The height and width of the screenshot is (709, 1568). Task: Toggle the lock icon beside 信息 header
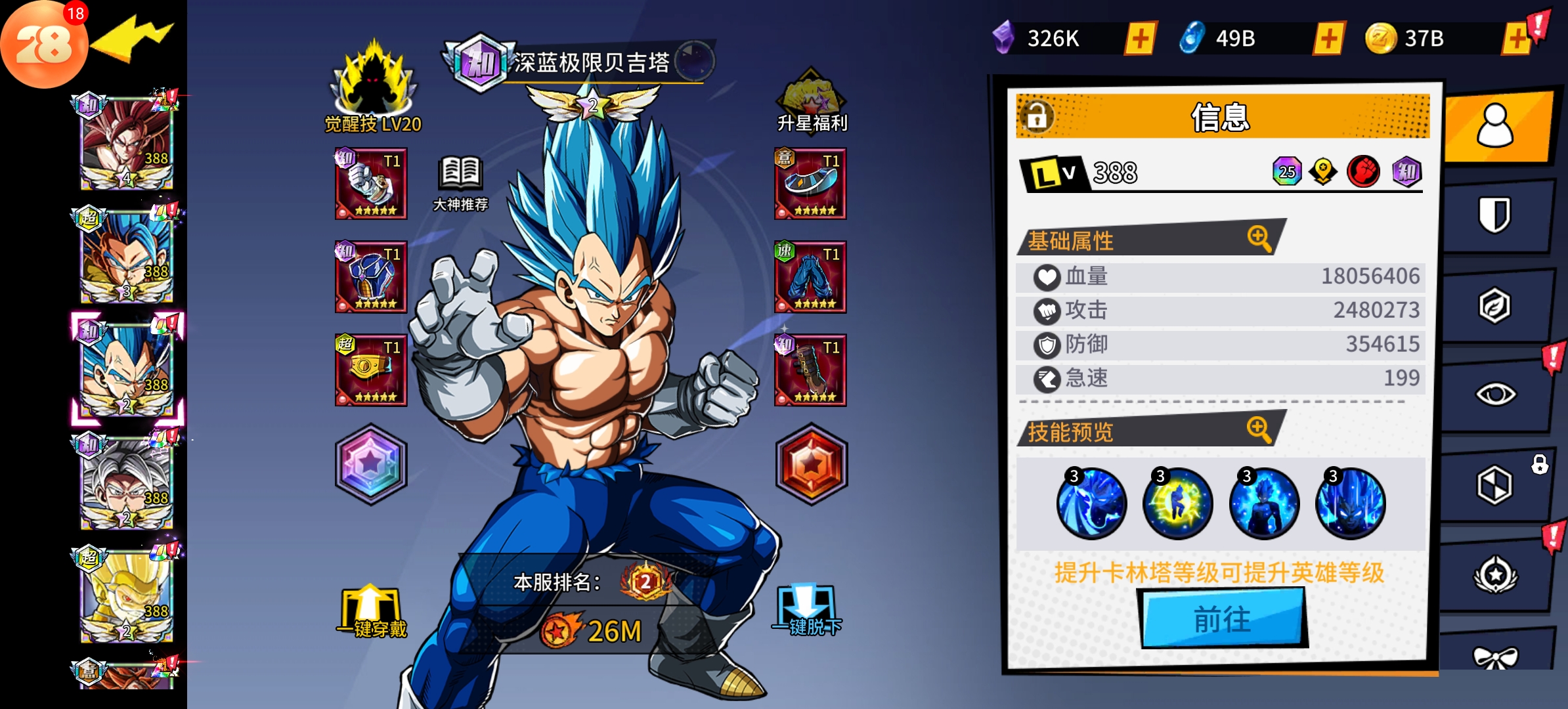[x=1037, y=116]
